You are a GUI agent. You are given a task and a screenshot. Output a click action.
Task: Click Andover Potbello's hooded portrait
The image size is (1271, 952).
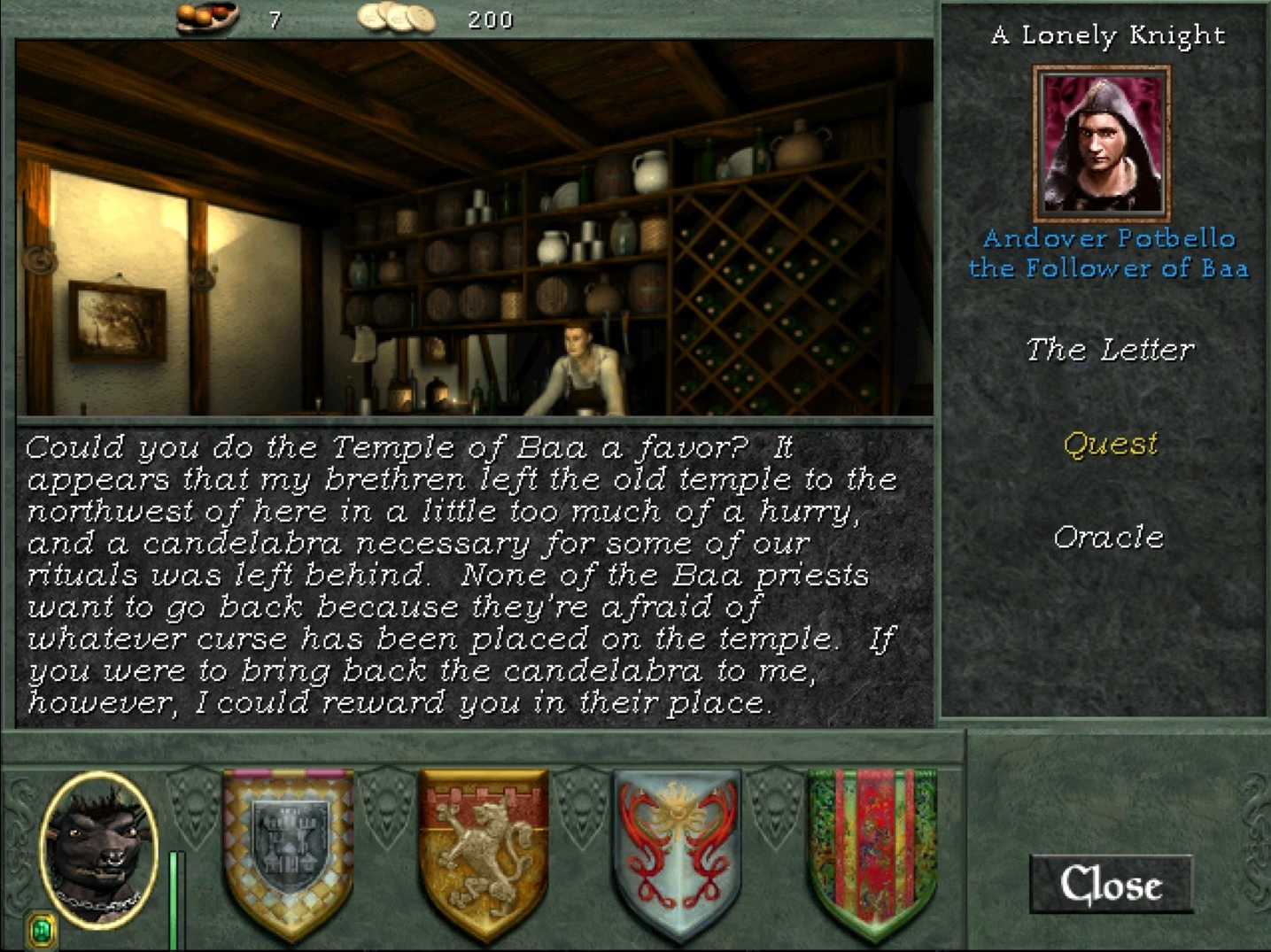coord(1102,143)
